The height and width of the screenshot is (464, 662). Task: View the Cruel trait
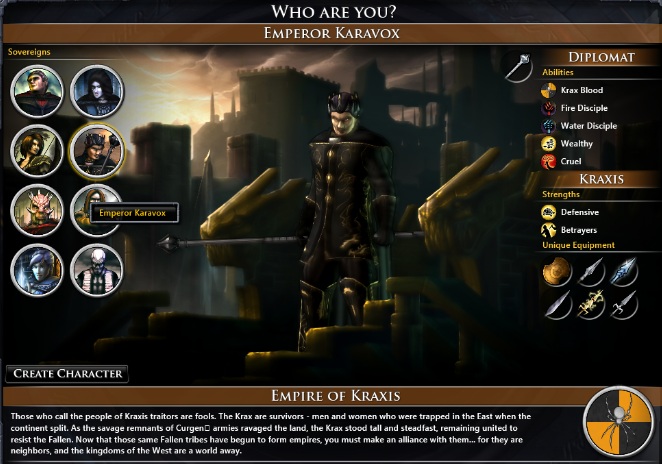pyautogui.click(x=549, y=161)
